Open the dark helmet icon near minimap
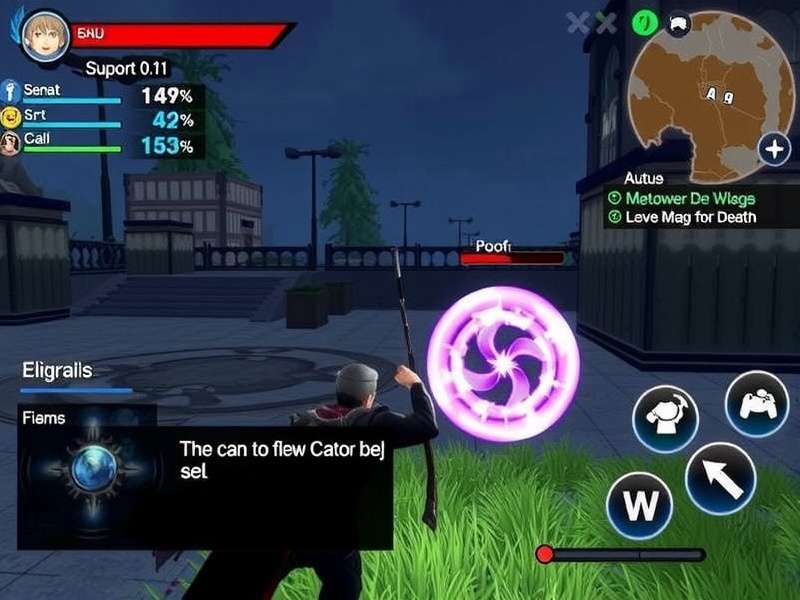This screenshot has width=800, height=600. (x=678, y=22)
